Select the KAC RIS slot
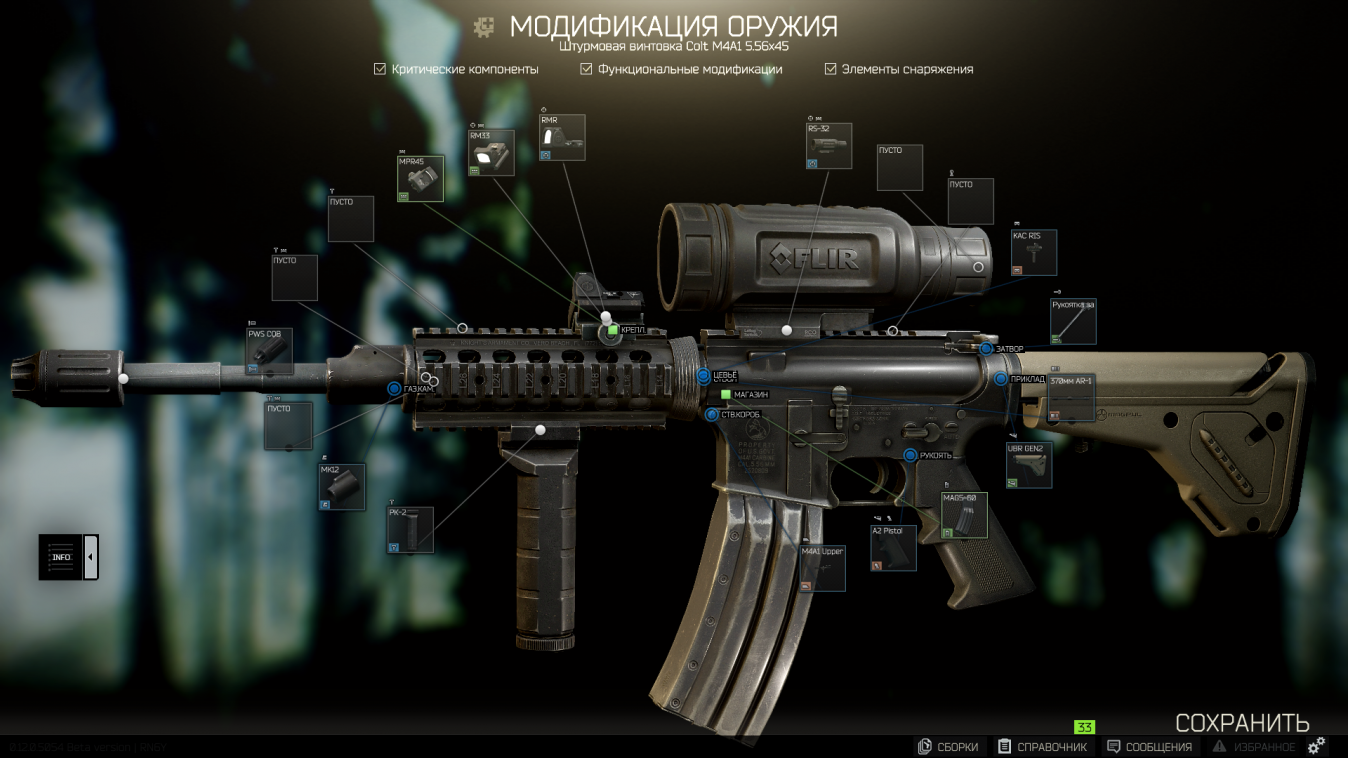1348x758 pixels. point(1034,253)
